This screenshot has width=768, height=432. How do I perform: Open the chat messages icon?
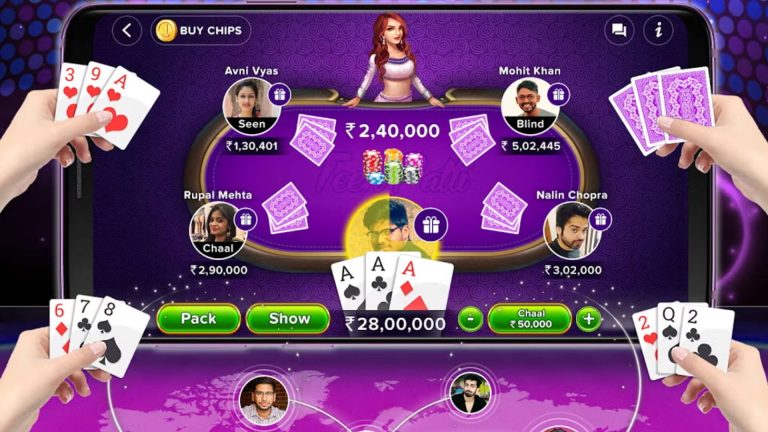pos(620,30)
